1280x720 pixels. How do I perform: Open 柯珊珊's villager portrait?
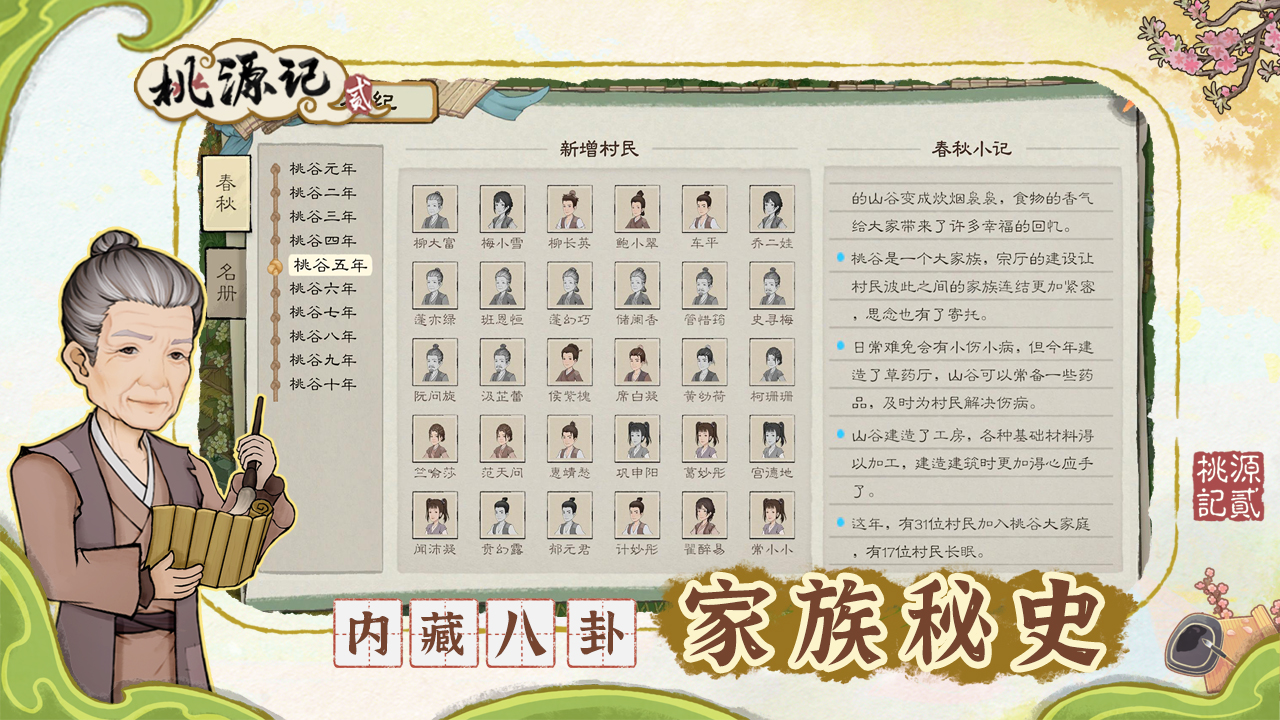point(772,365)
